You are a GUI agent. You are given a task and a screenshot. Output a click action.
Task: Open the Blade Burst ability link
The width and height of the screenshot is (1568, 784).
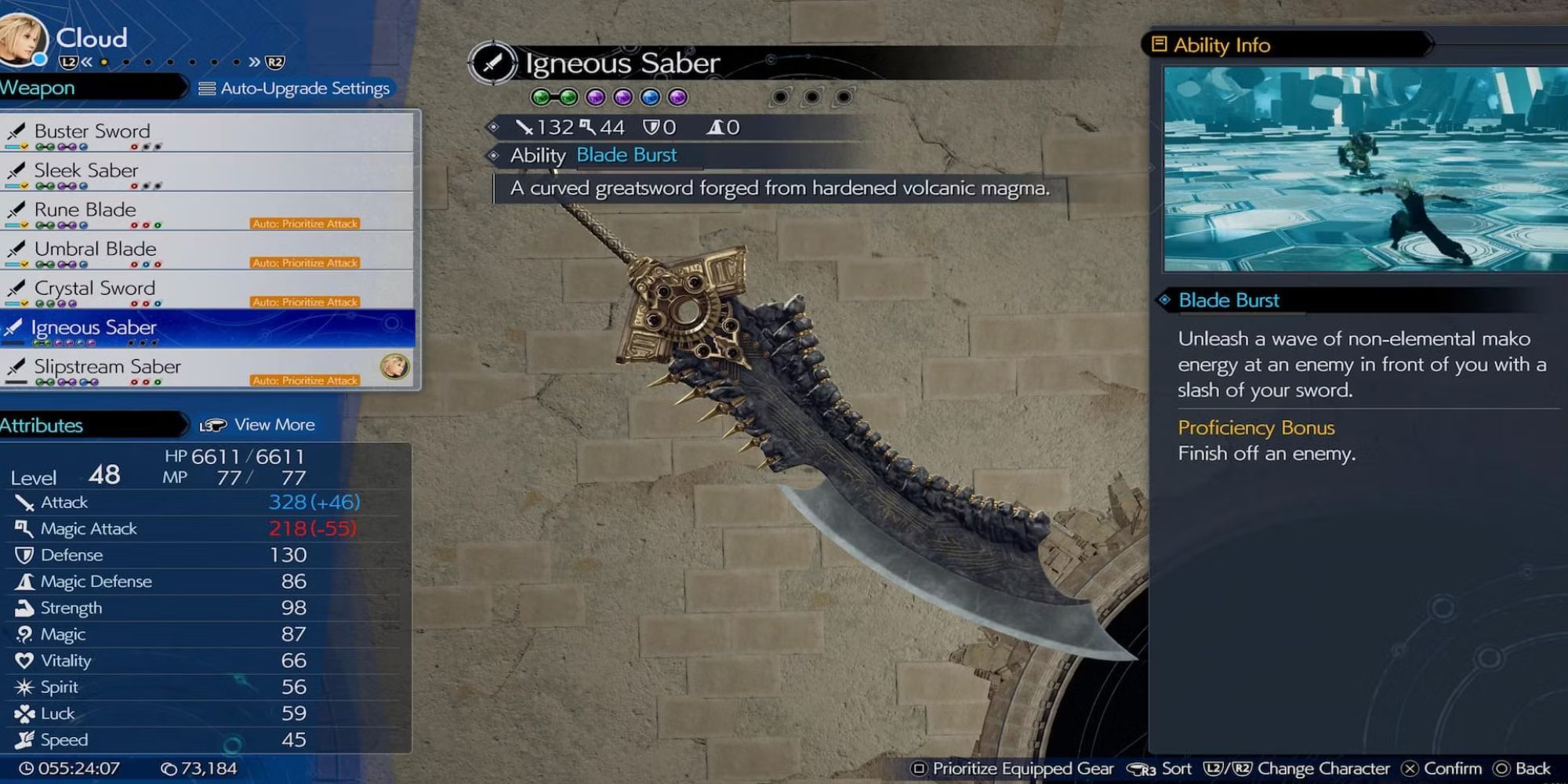click(x=626, y=154)
